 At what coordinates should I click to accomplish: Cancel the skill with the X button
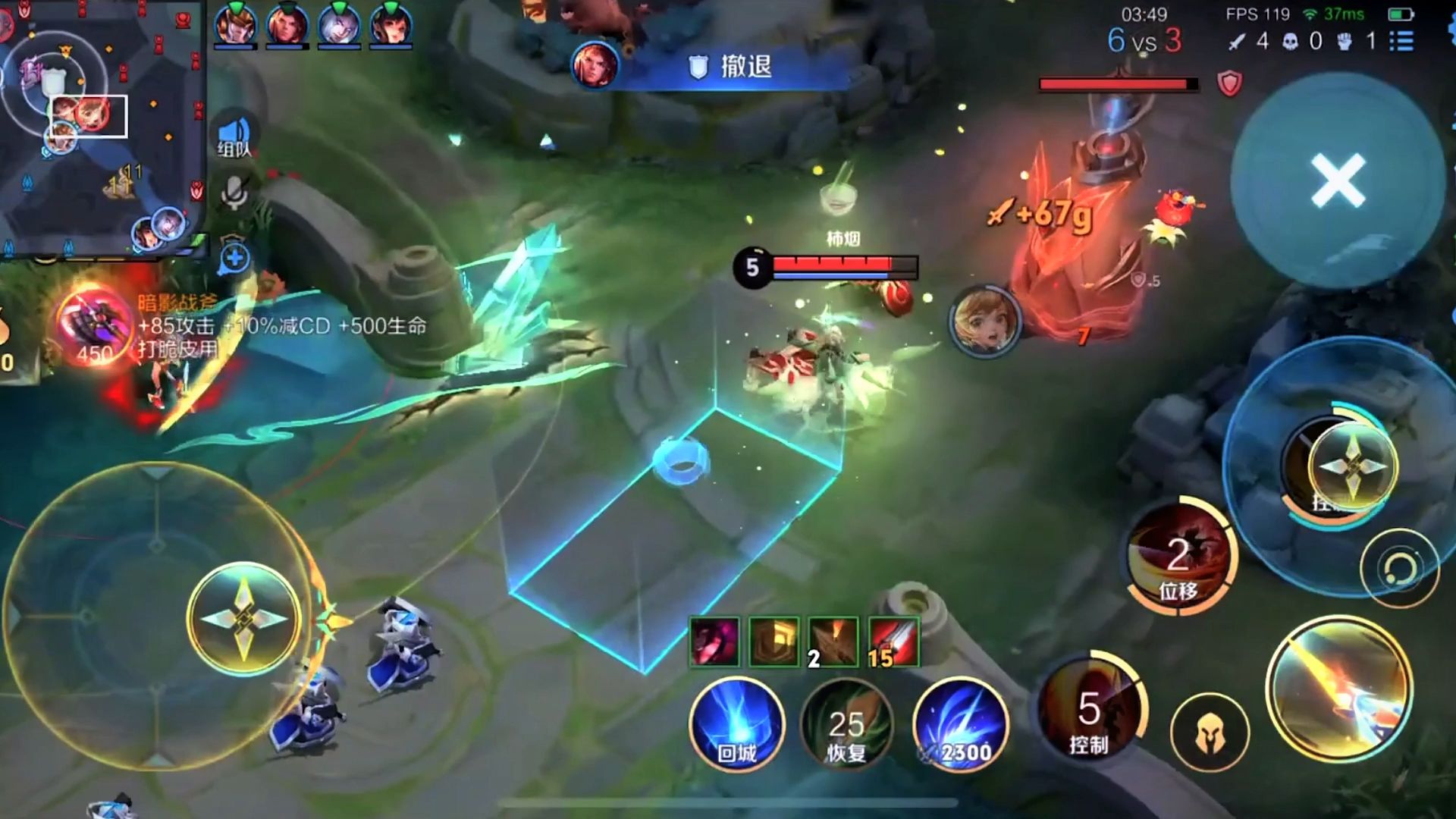[1338, 180]
